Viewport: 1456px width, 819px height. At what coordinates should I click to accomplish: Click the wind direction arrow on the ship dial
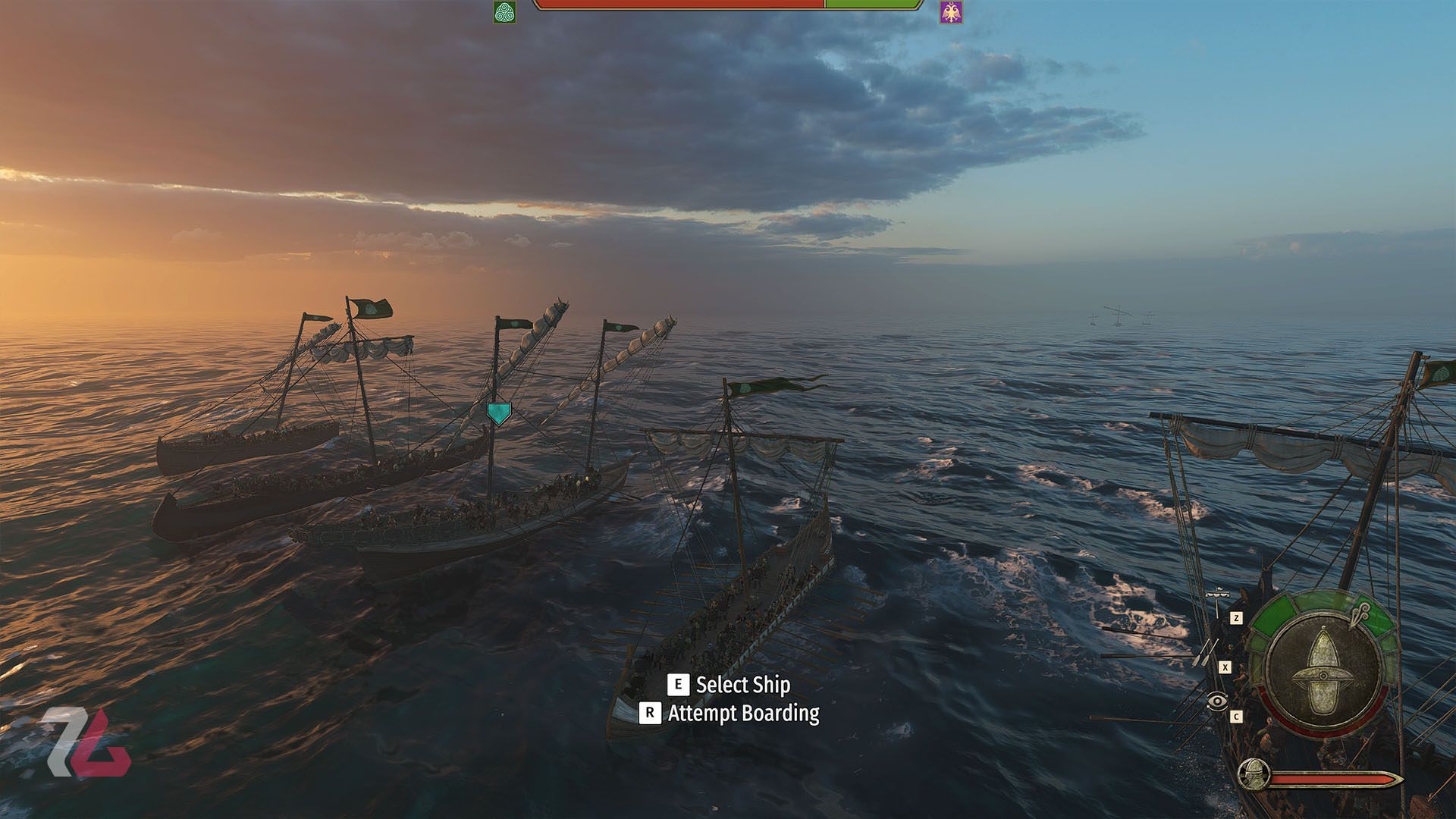1360,613
